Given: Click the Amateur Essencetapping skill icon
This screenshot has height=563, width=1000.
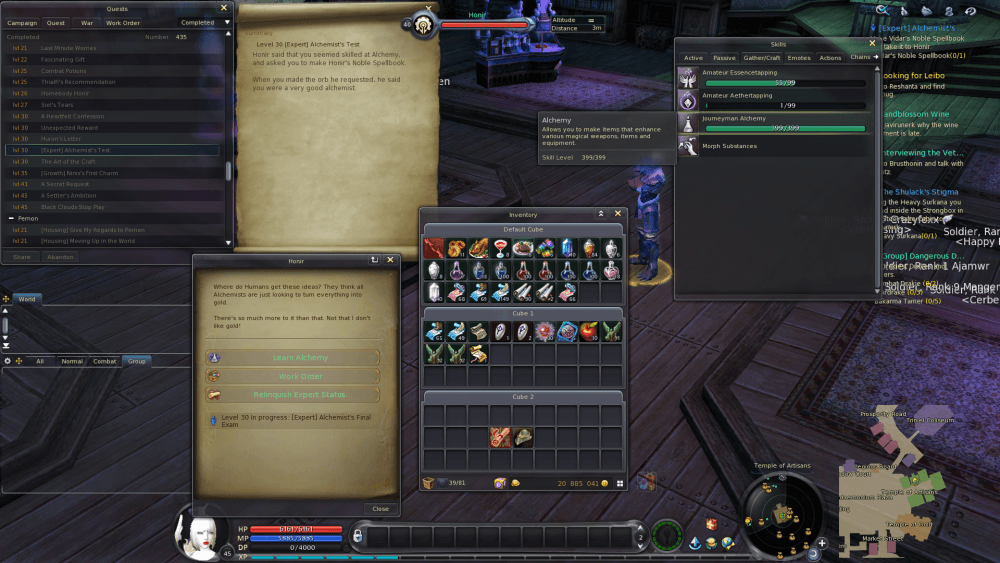Looking at the screenshot, I should (688, 79).
